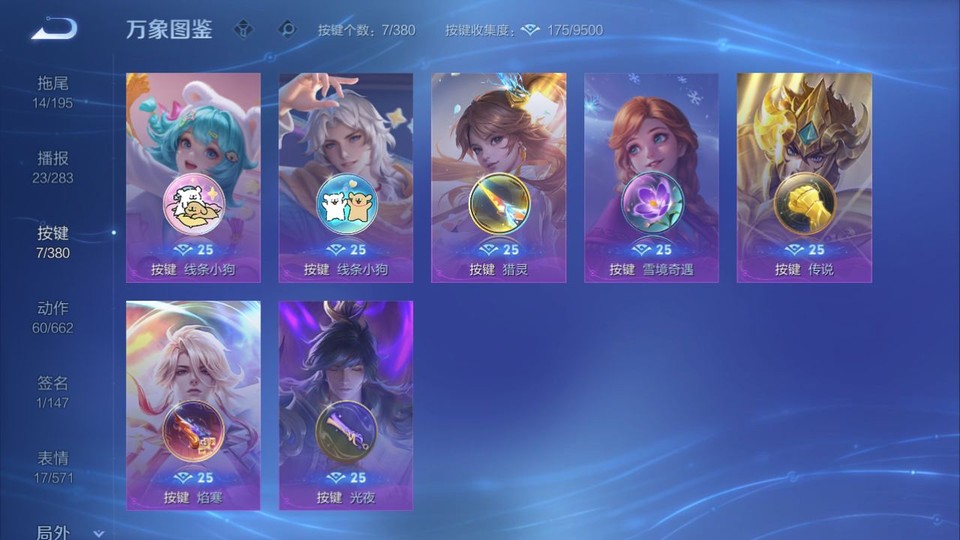
Task: Open the 拖尾 category tab
Action: pyautogui.click(x=53, y=91)
